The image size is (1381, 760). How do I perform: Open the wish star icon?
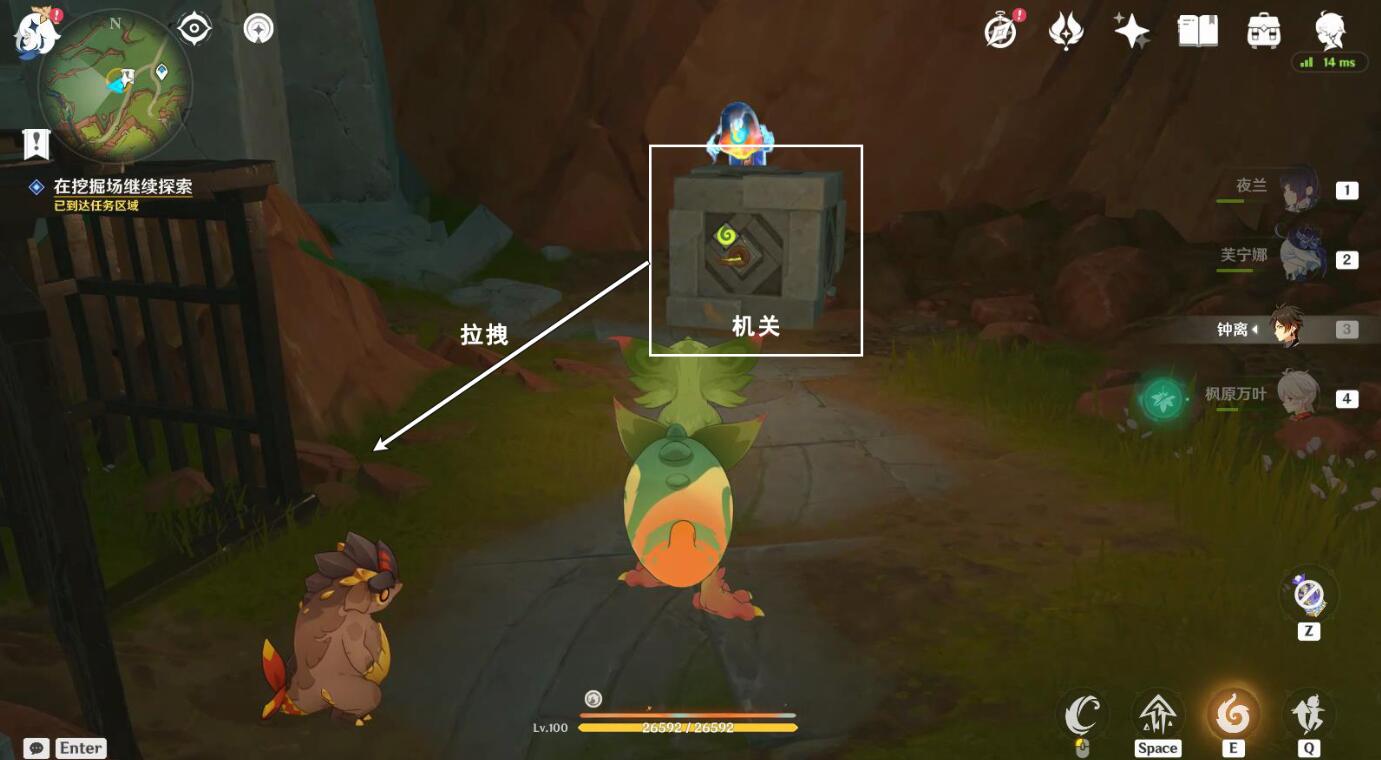(1132, 31)
